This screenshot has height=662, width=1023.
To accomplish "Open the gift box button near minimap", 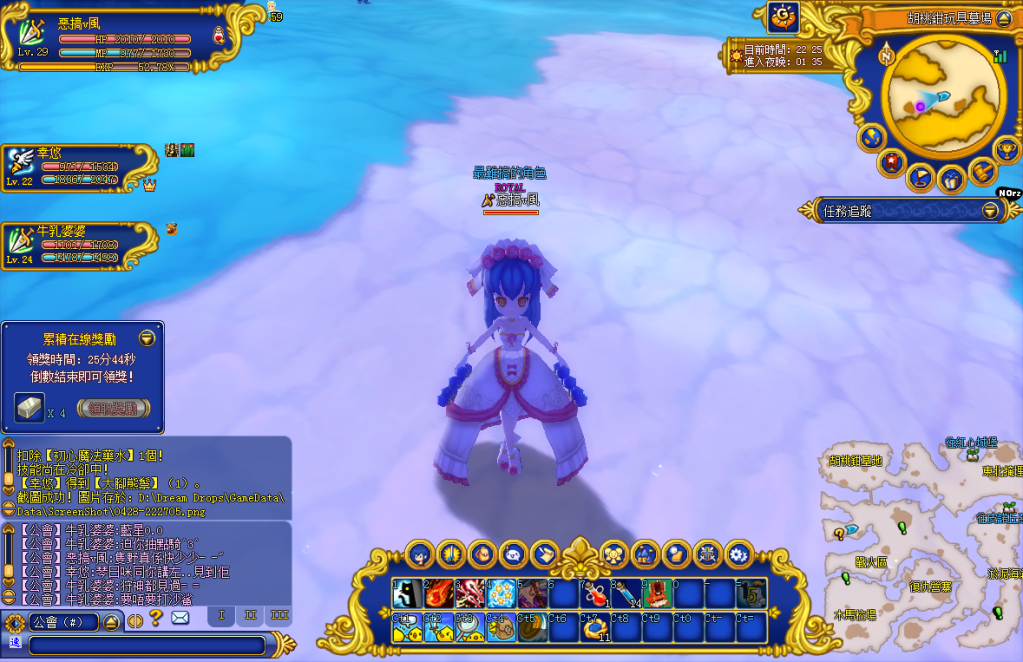I will coord(951,180).
